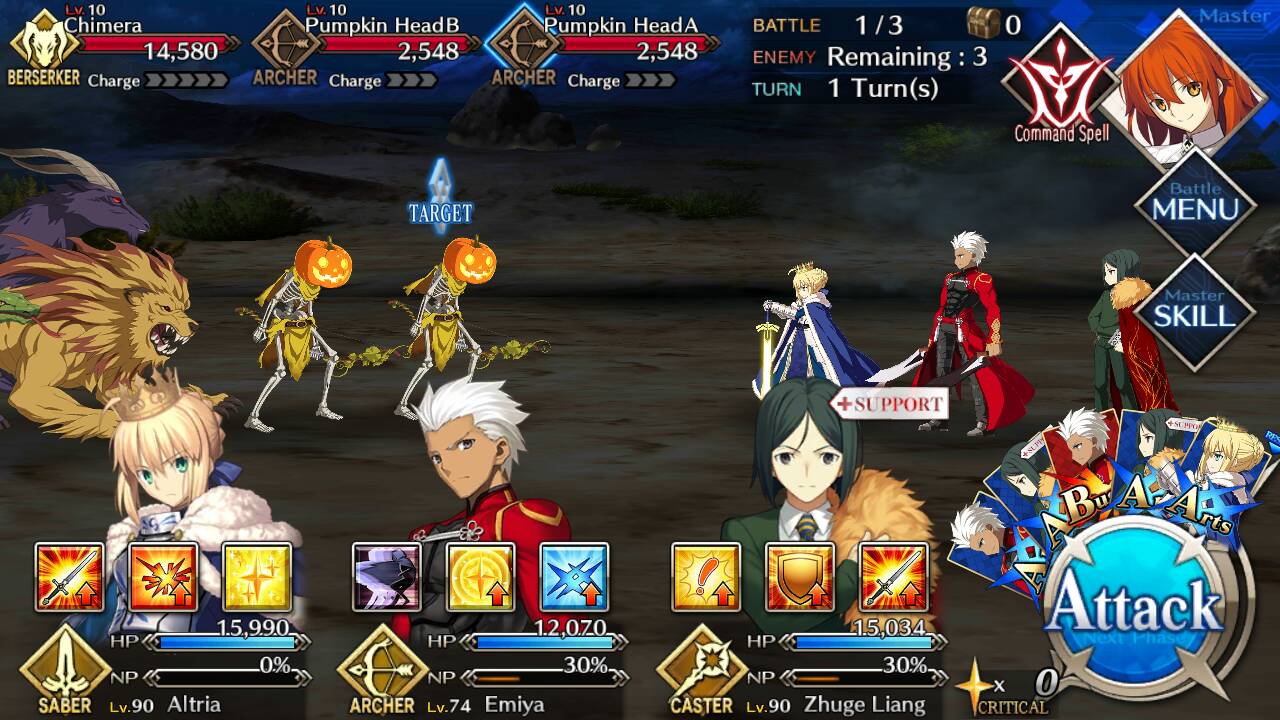Viewport: 1280px width, 720px height.
Task: Activate Zhuge Liang's exclamation mark skill
Action: pos(706,577)
